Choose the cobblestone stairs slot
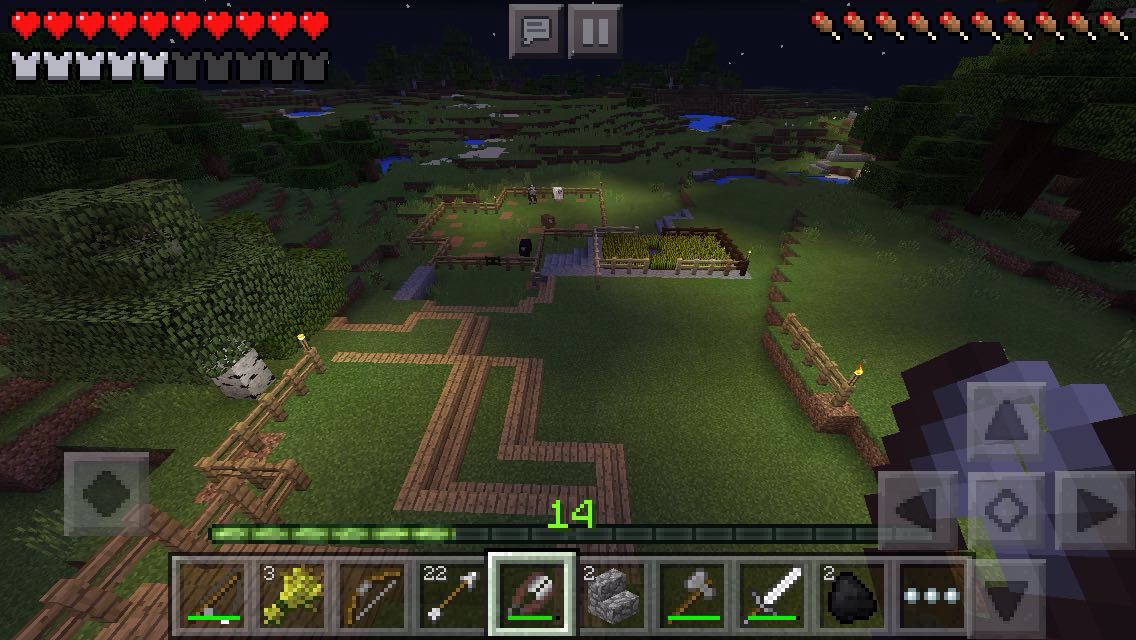 click(x=613, y=595)
